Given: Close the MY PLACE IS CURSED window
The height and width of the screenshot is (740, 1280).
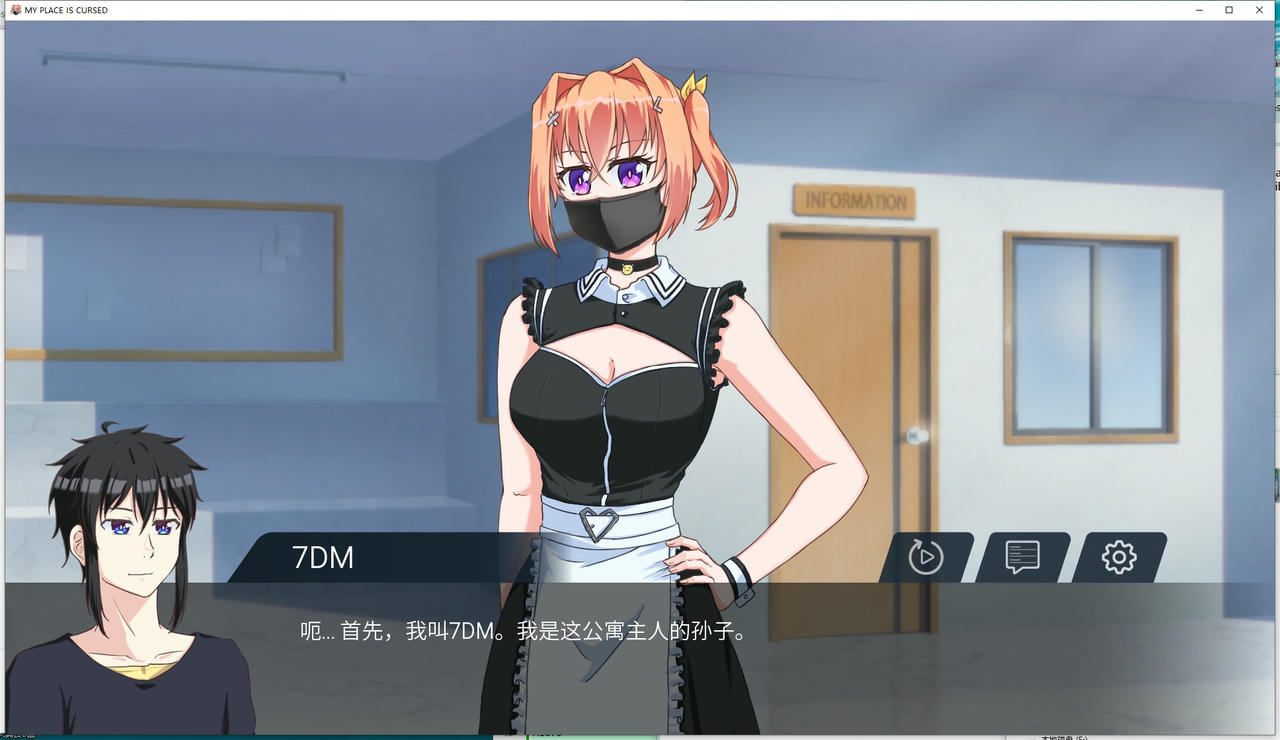Looking at the screenshot, I should 1259,10.
